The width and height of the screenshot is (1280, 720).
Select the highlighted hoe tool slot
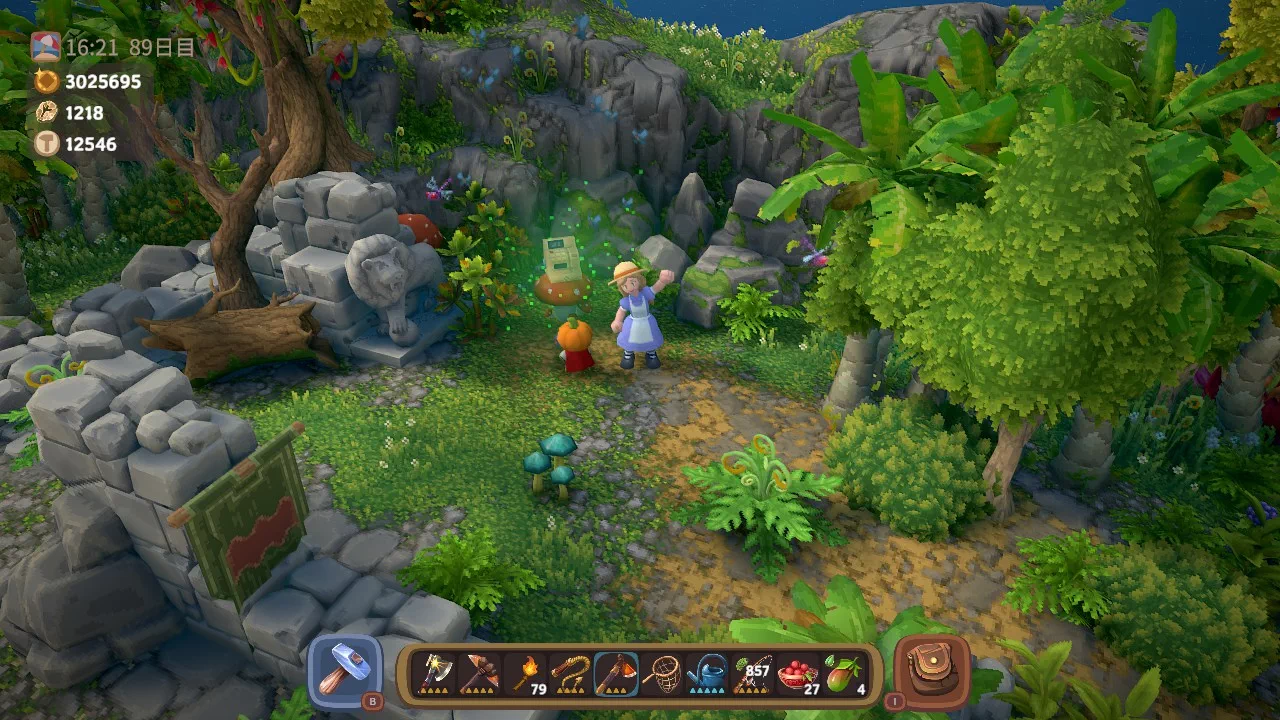click(x=616, y=673)
